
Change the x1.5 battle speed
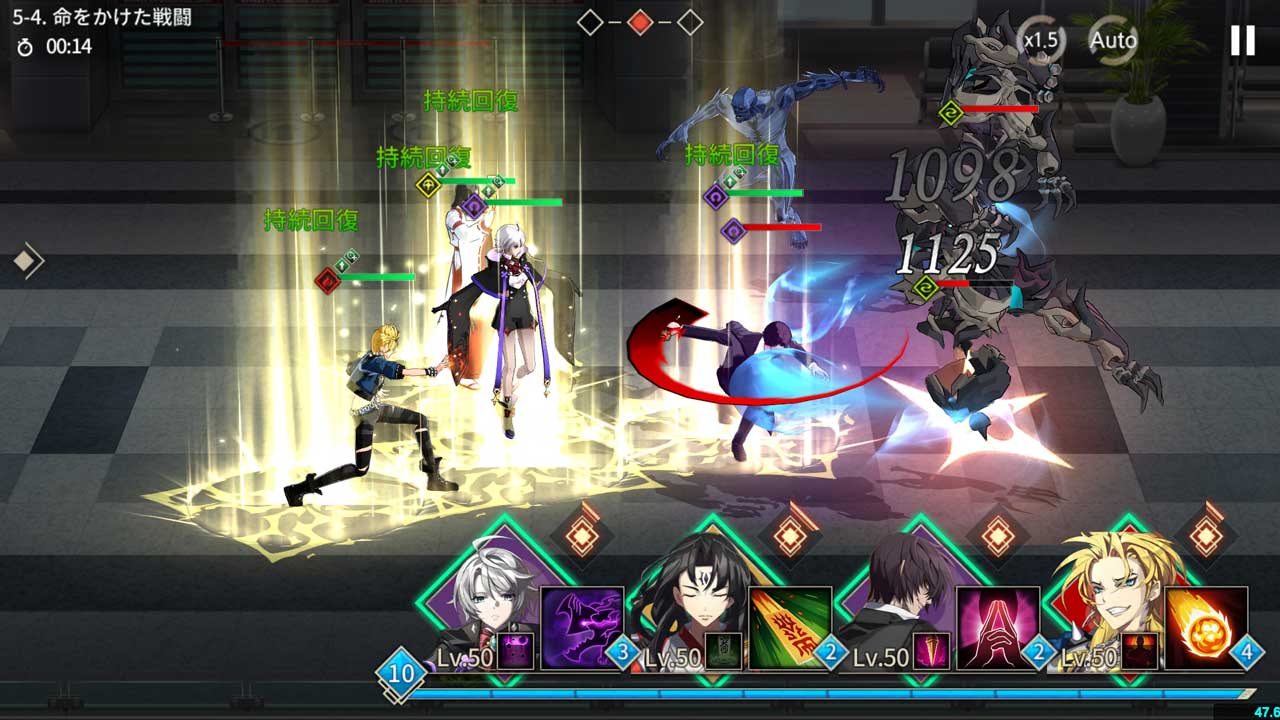point(1041,41)
